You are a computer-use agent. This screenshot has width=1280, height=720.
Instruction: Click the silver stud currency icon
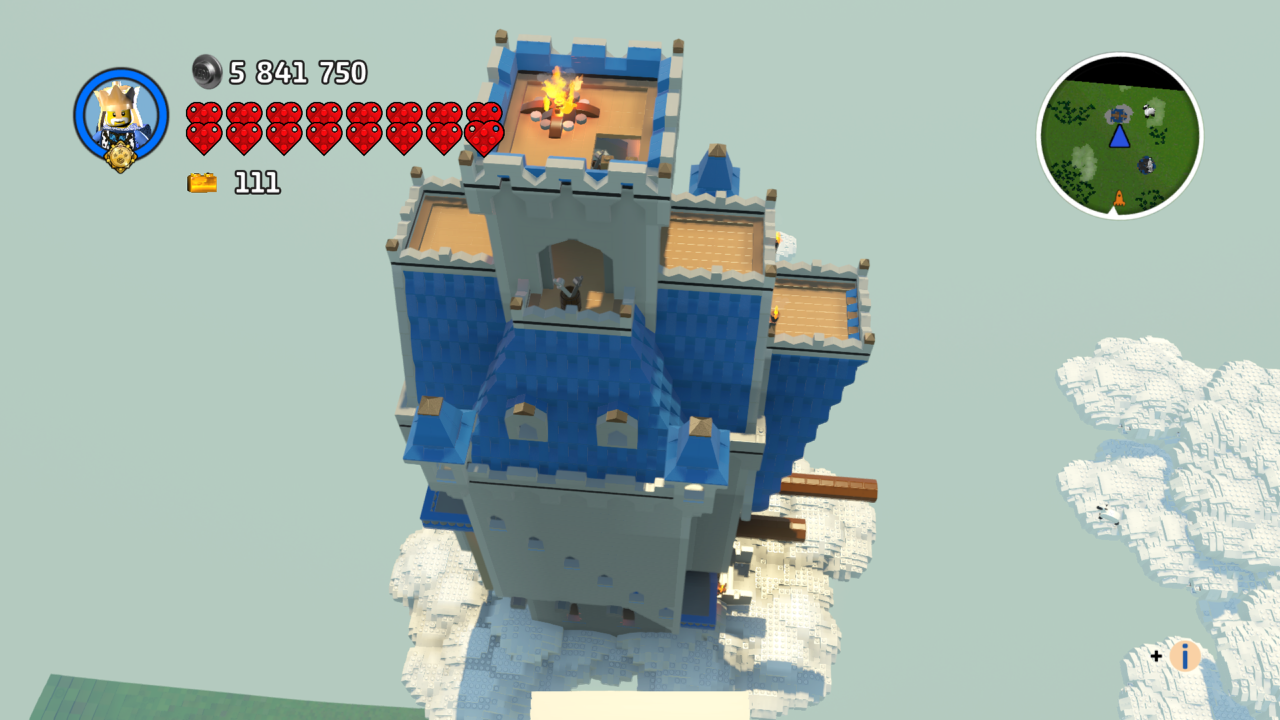(207, 71)
